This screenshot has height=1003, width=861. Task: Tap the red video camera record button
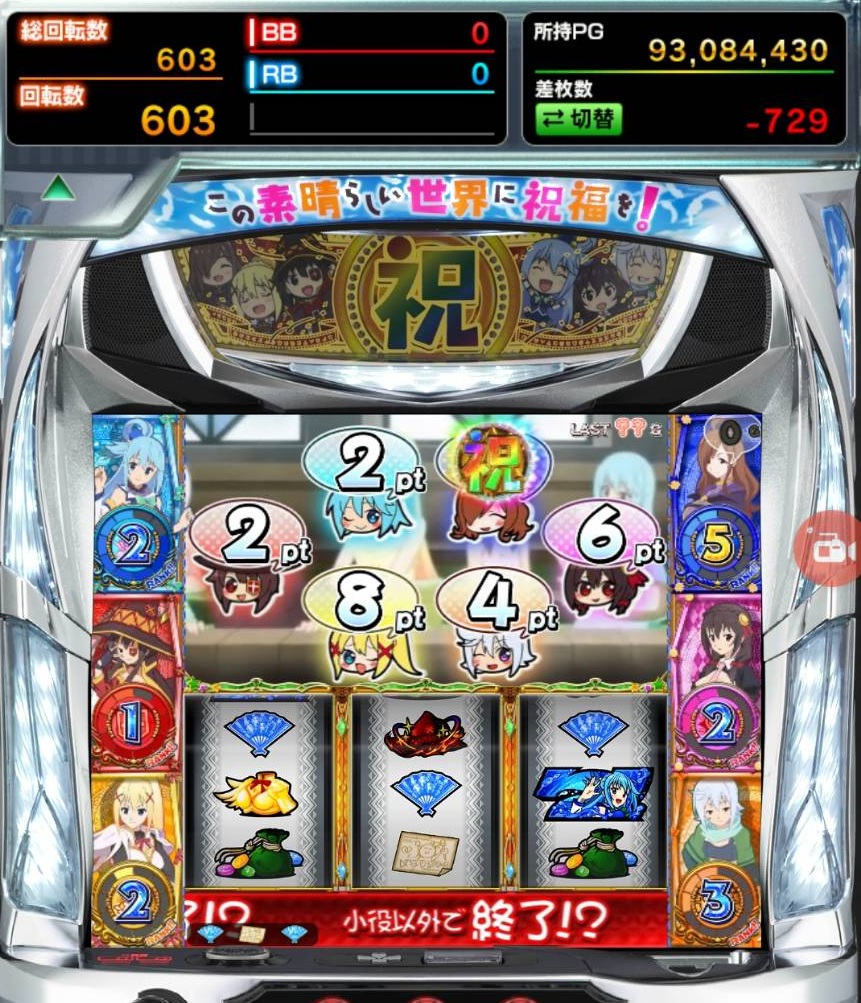(828, 547)
